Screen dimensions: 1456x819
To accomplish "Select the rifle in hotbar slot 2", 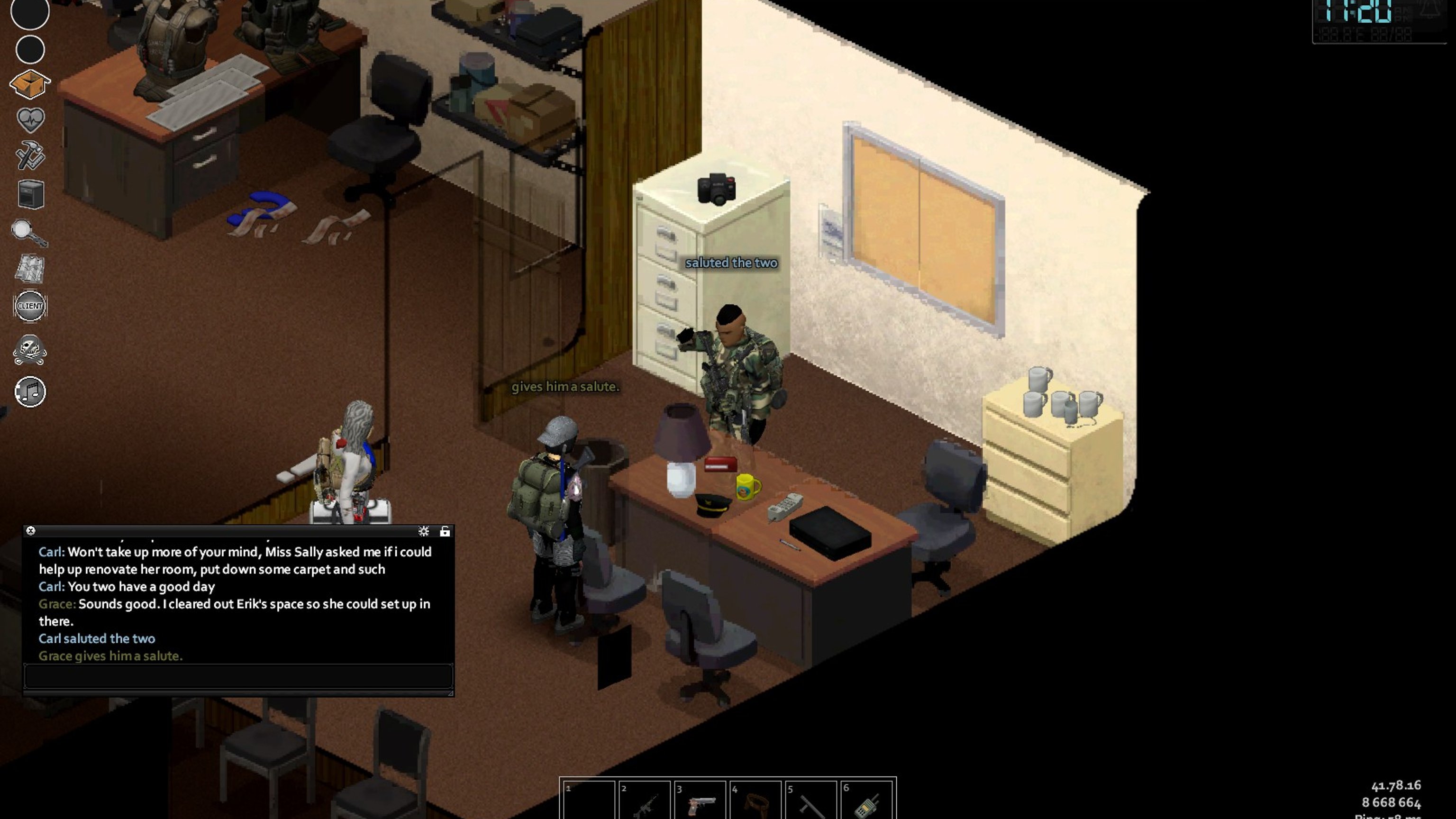I will [645, 801].
